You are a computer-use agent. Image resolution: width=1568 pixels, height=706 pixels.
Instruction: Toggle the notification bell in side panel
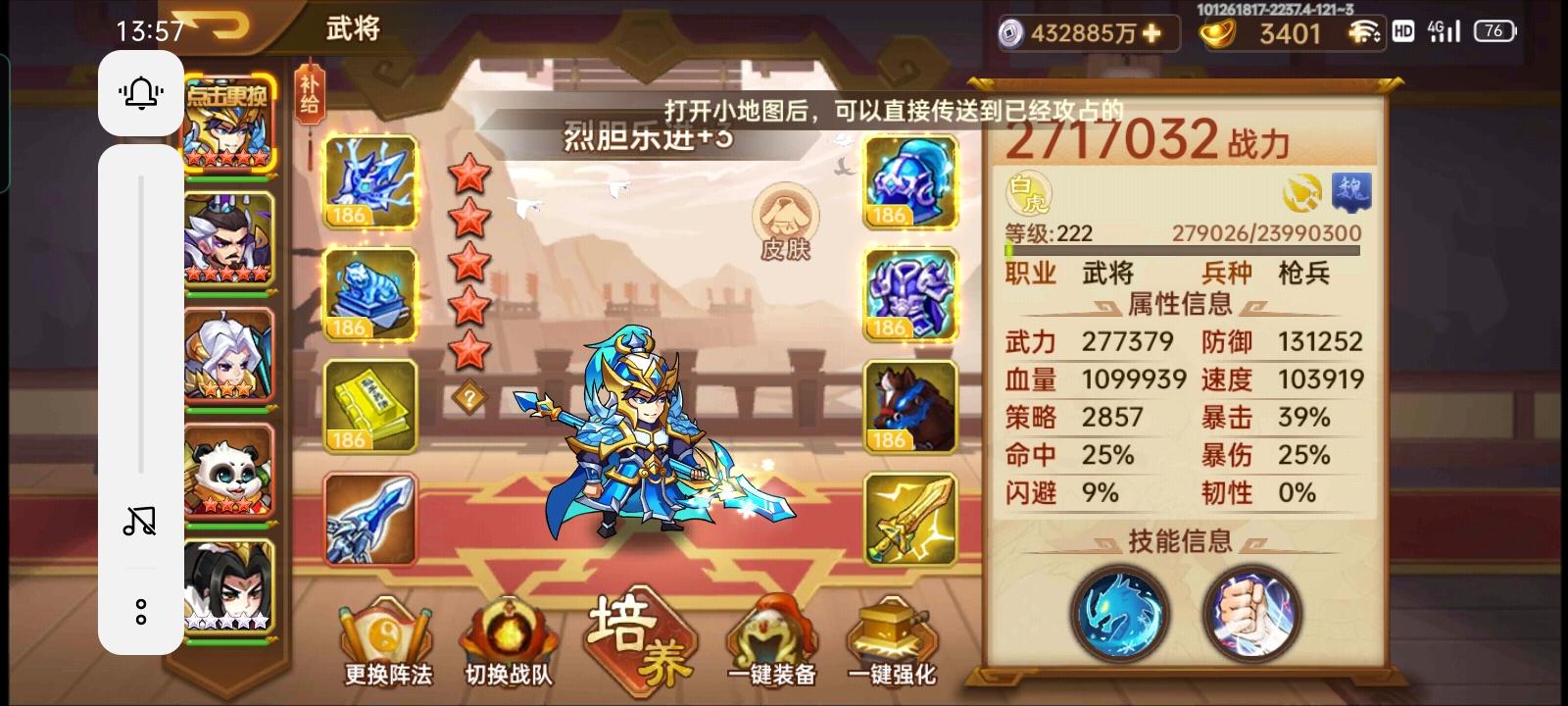pos(139,94)
